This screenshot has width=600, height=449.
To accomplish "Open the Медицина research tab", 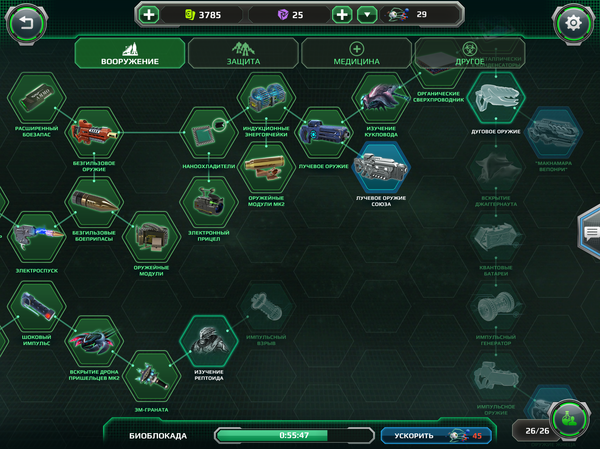I will coord(356,54).
